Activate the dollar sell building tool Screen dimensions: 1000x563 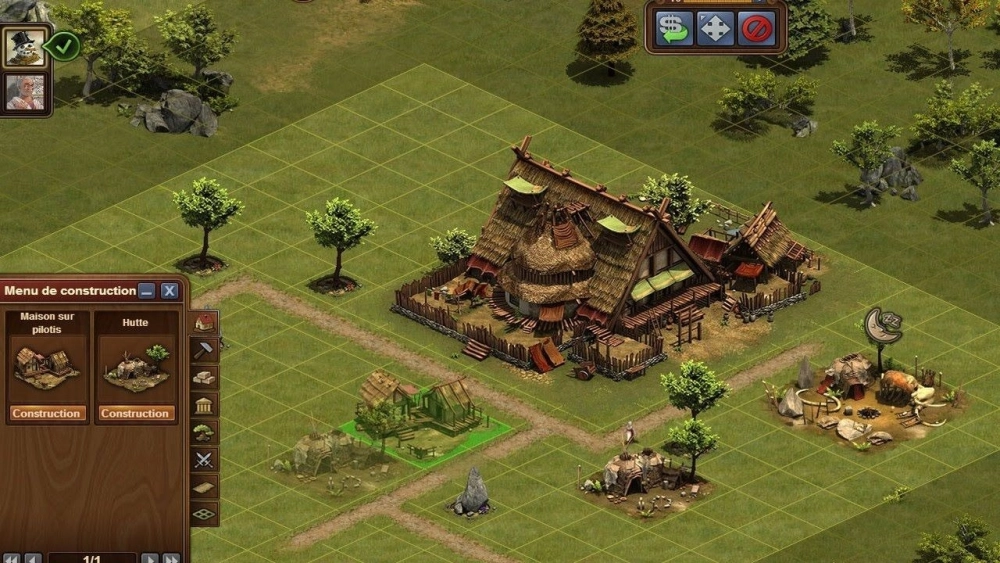674,28
